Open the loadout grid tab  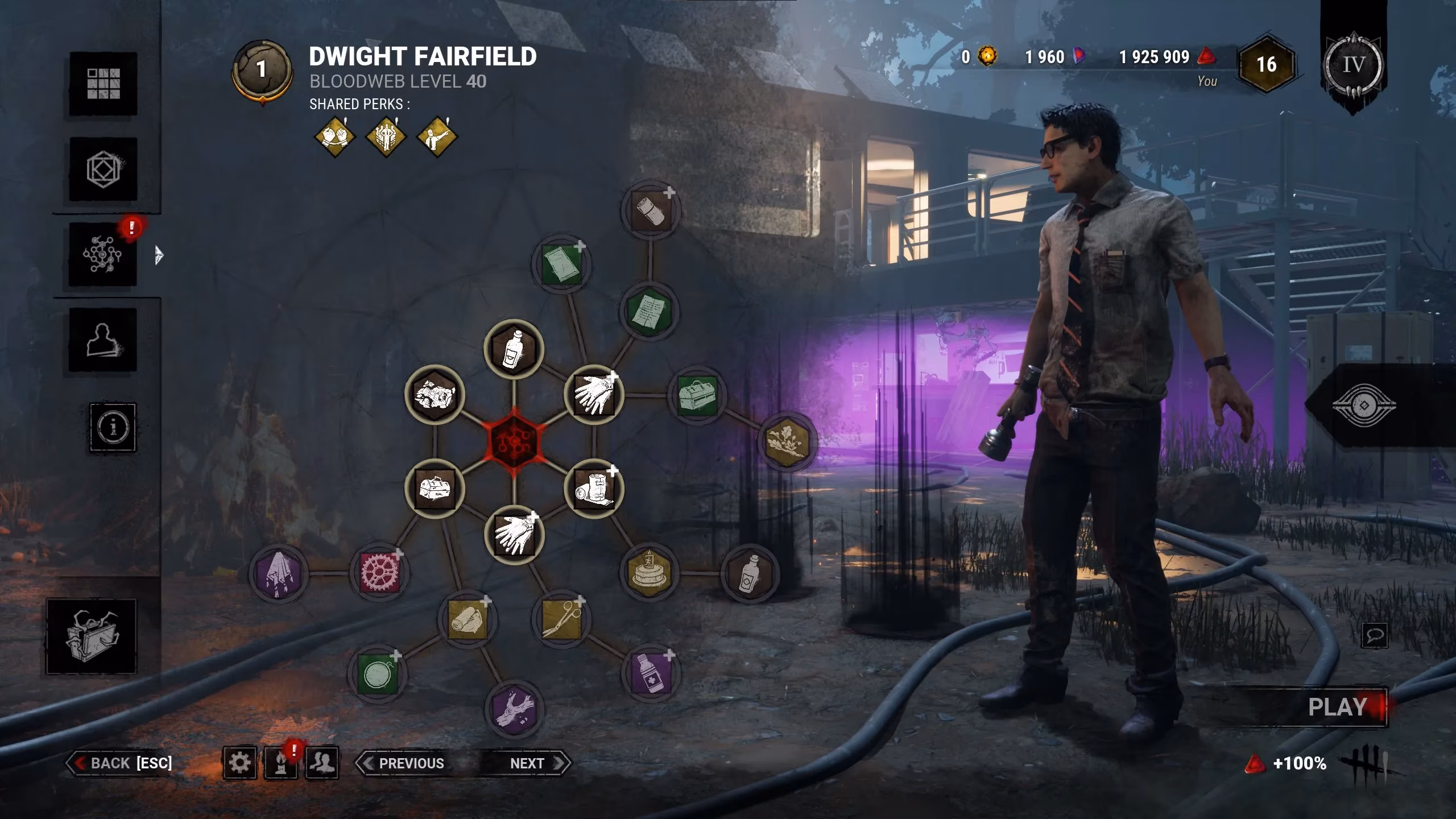[x=103, y=84]
